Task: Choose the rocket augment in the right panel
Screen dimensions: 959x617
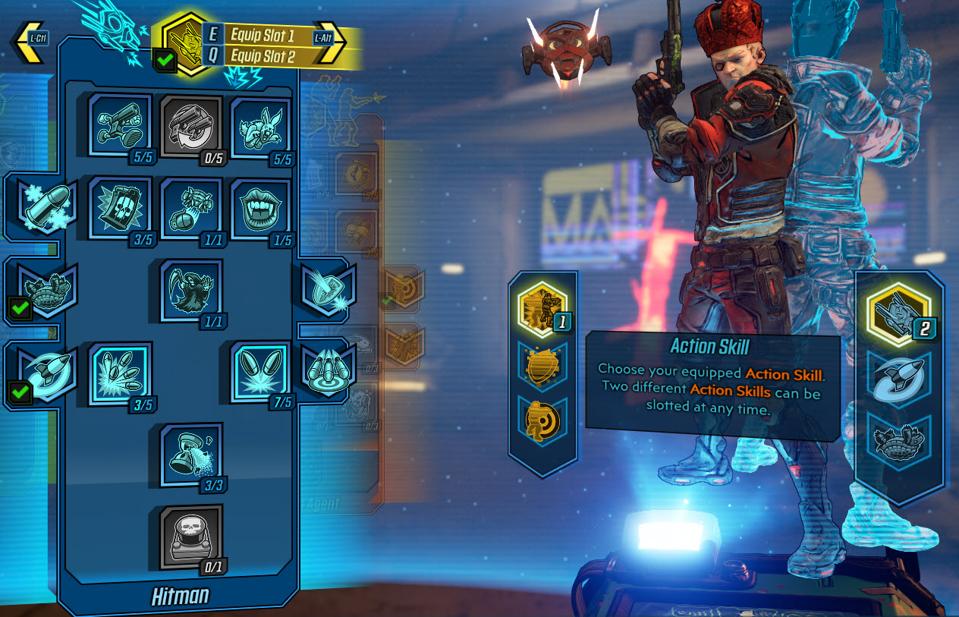Action: [898, 379]
